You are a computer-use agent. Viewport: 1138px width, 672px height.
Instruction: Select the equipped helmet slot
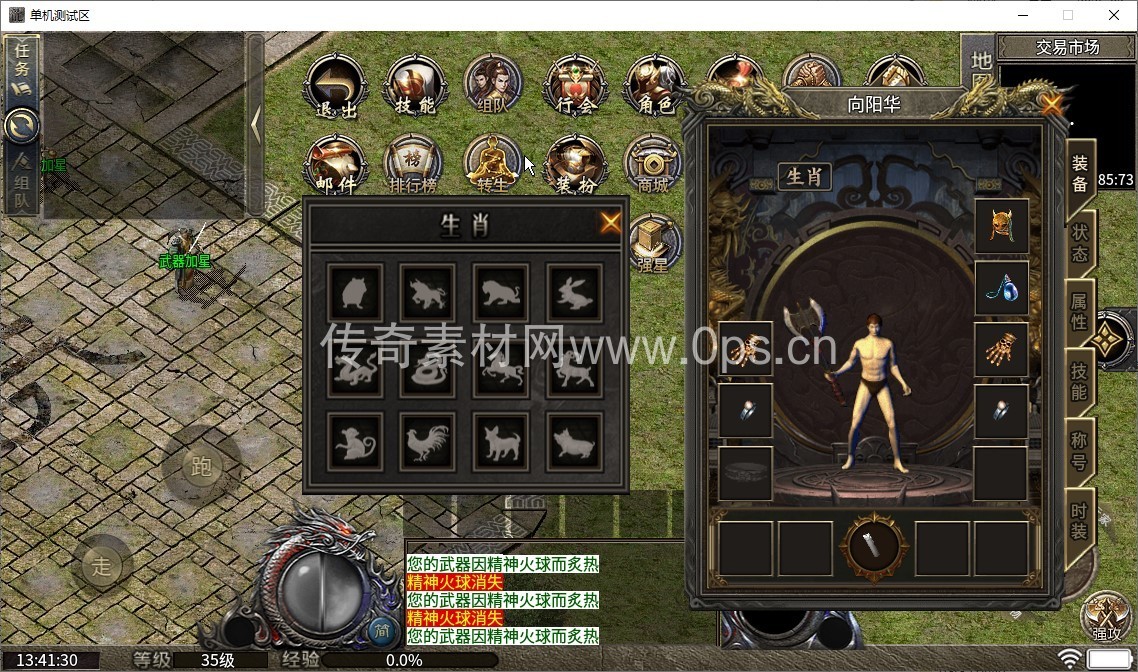pyautogui.click(x=1001, y=226)
